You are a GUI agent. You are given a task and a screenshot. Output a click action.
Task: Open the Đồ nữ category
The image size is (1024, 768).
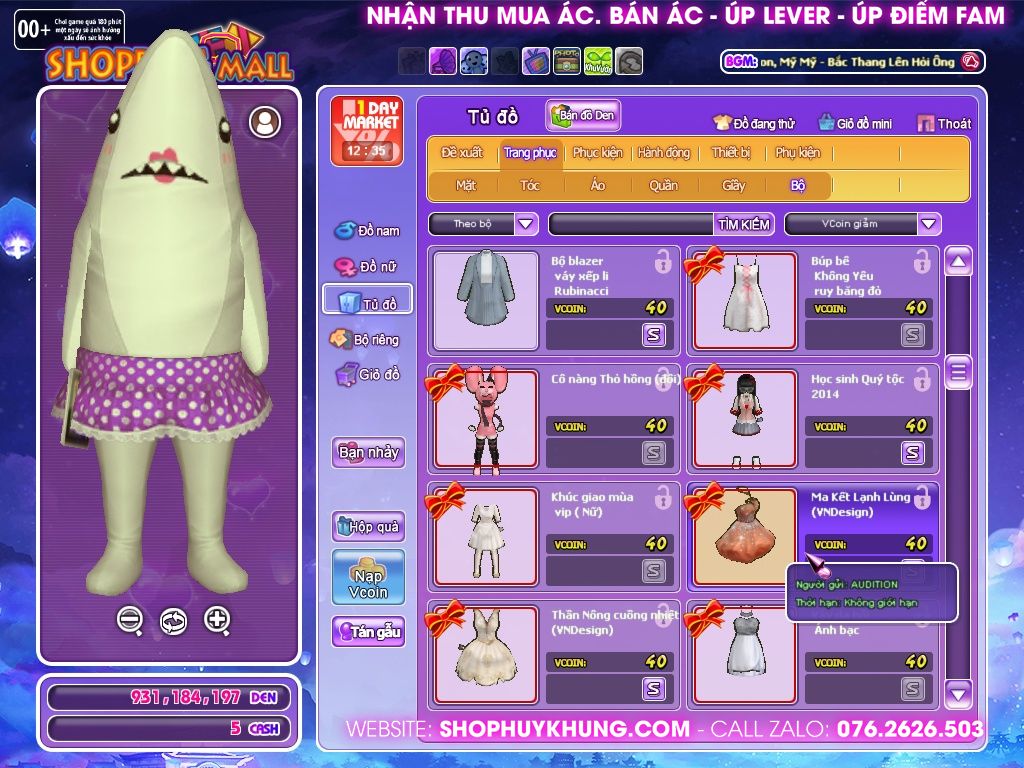pos(367,266)
